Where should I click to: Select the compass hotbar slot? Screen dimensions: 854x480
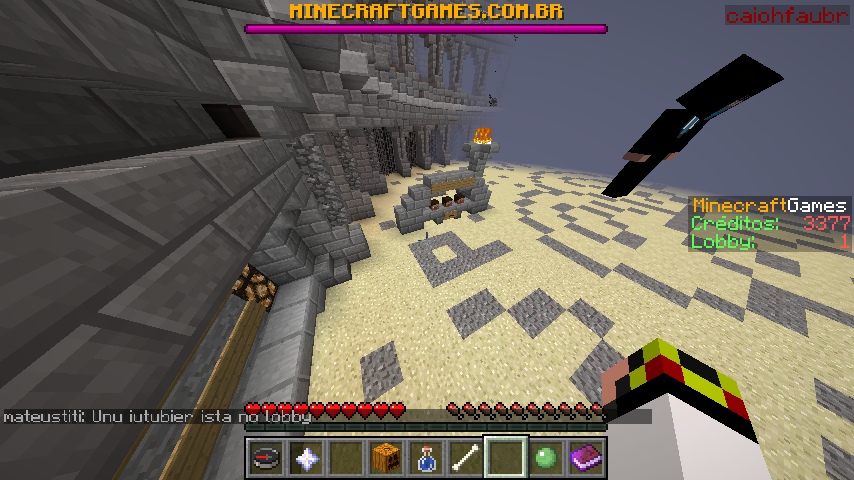coord(265,458)
